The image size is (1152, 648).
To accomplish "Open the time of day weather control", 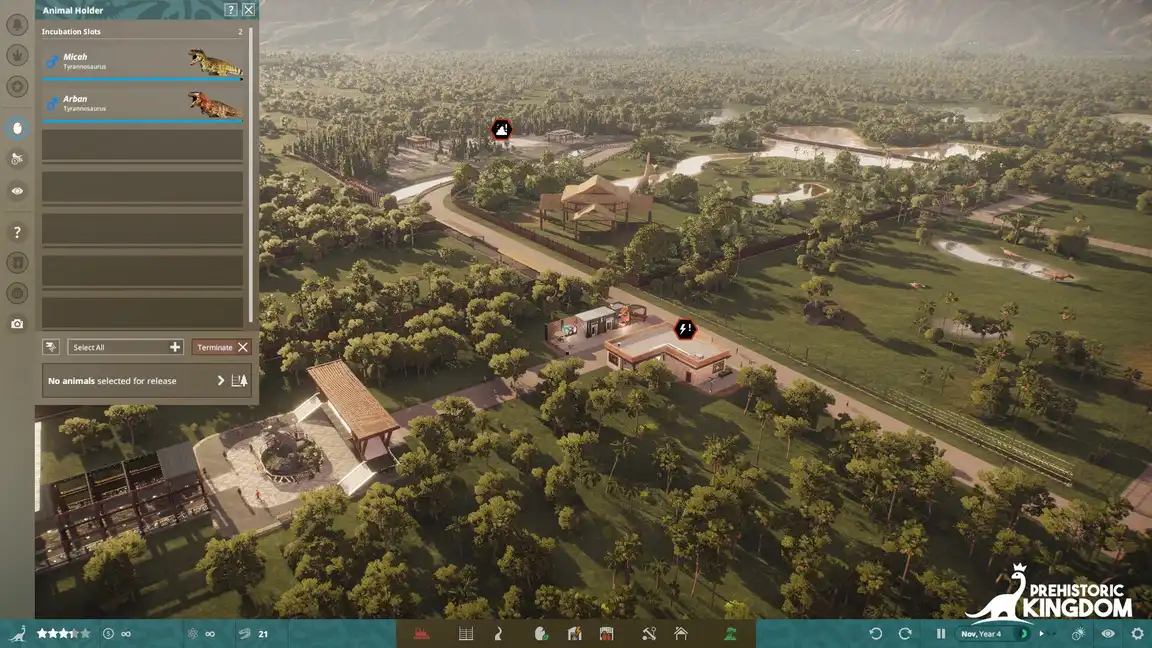I will [1079, 633].
